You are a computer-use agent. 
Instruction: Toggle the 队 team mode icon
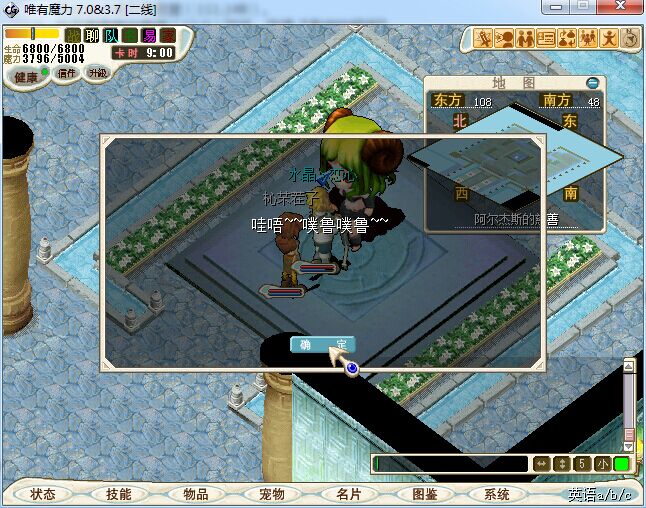coord(110,36)
